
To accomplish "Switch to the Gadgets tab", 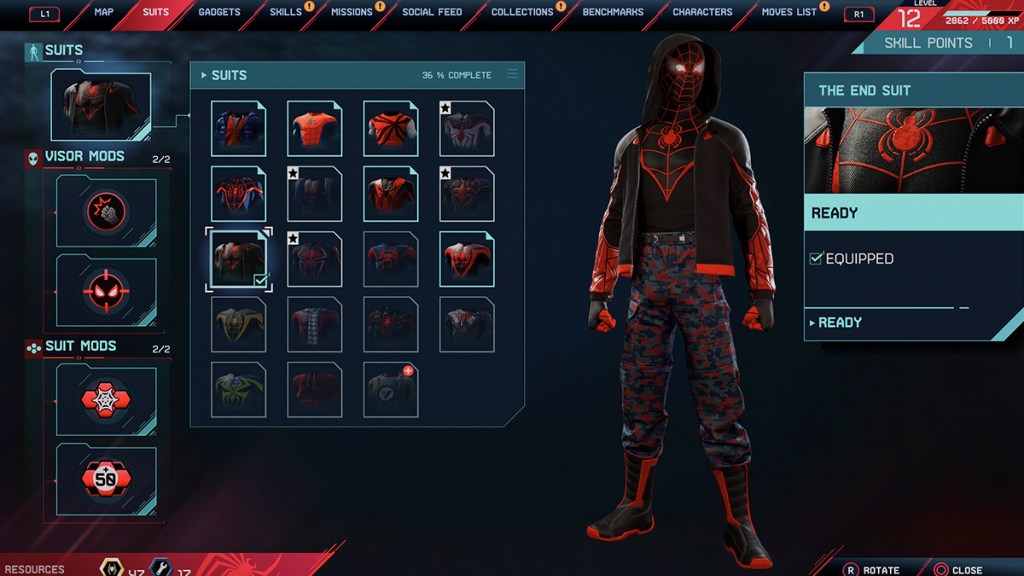I will [219, 12].
